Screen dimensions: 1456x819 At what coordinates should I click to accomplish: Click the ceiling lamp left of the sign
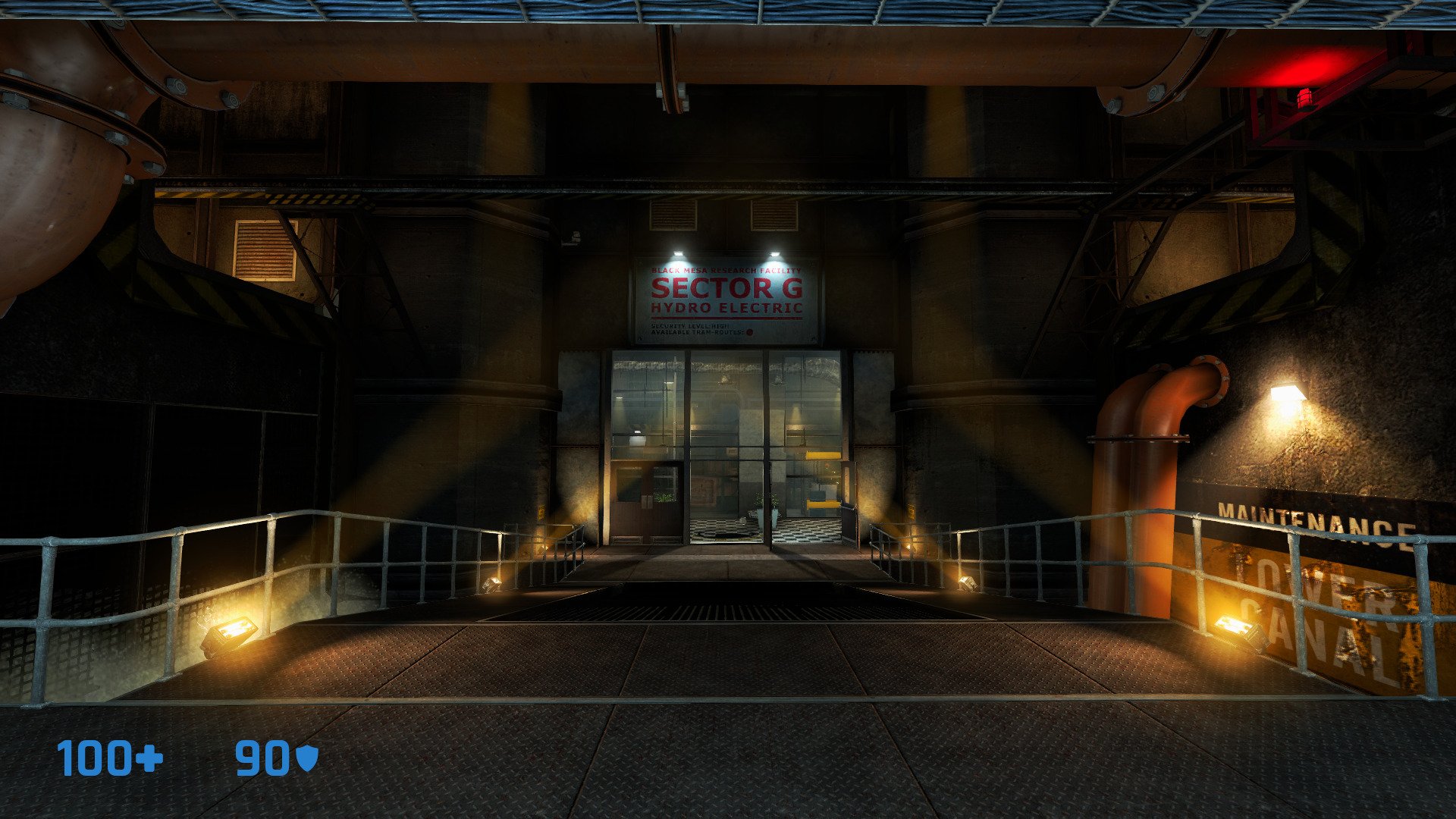[678, 252]
